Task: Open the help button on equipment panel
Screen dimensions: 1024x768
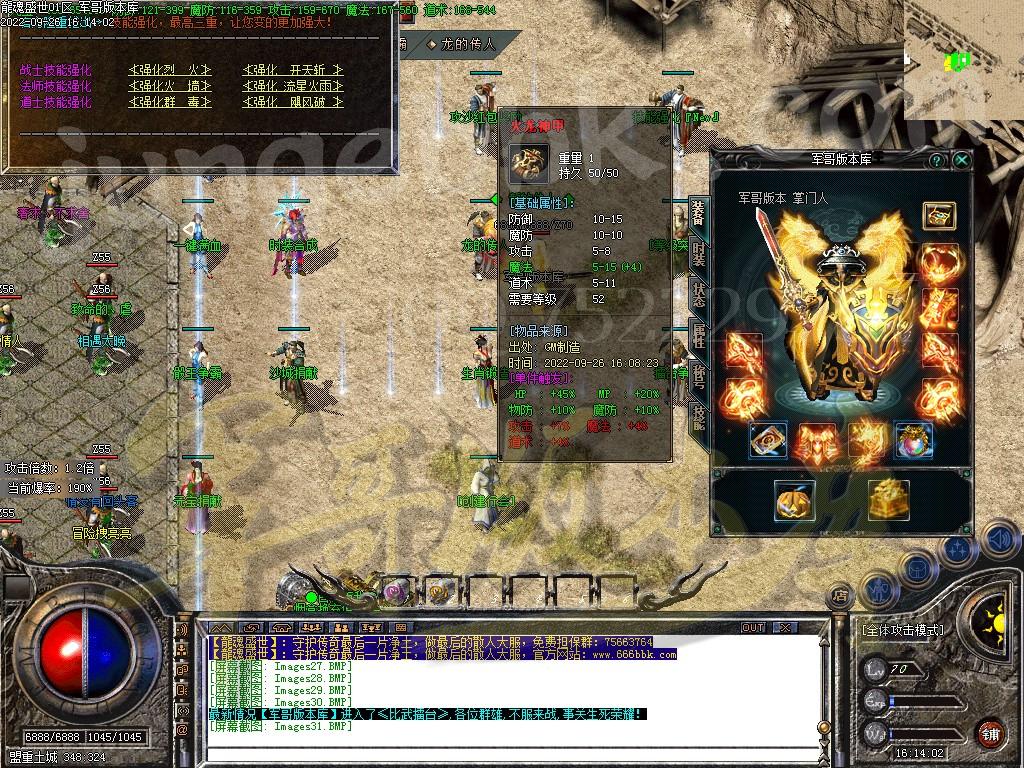Action: 937,159
